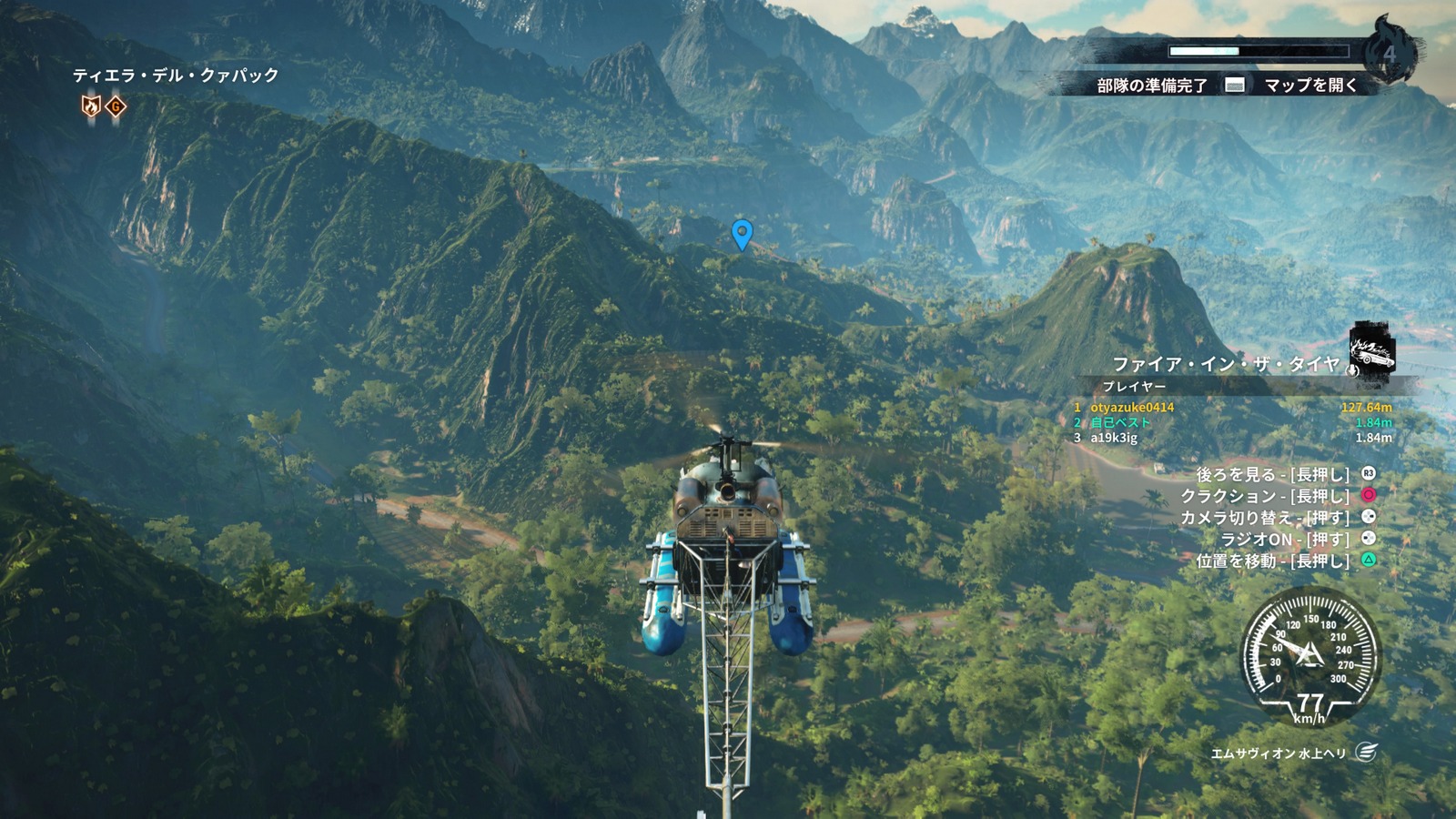Open the ファイア・イン・ザ・タイヤ burning car icon
Image resolution: width=1456 pixels, height=819 pixels.
(1373, 349)
